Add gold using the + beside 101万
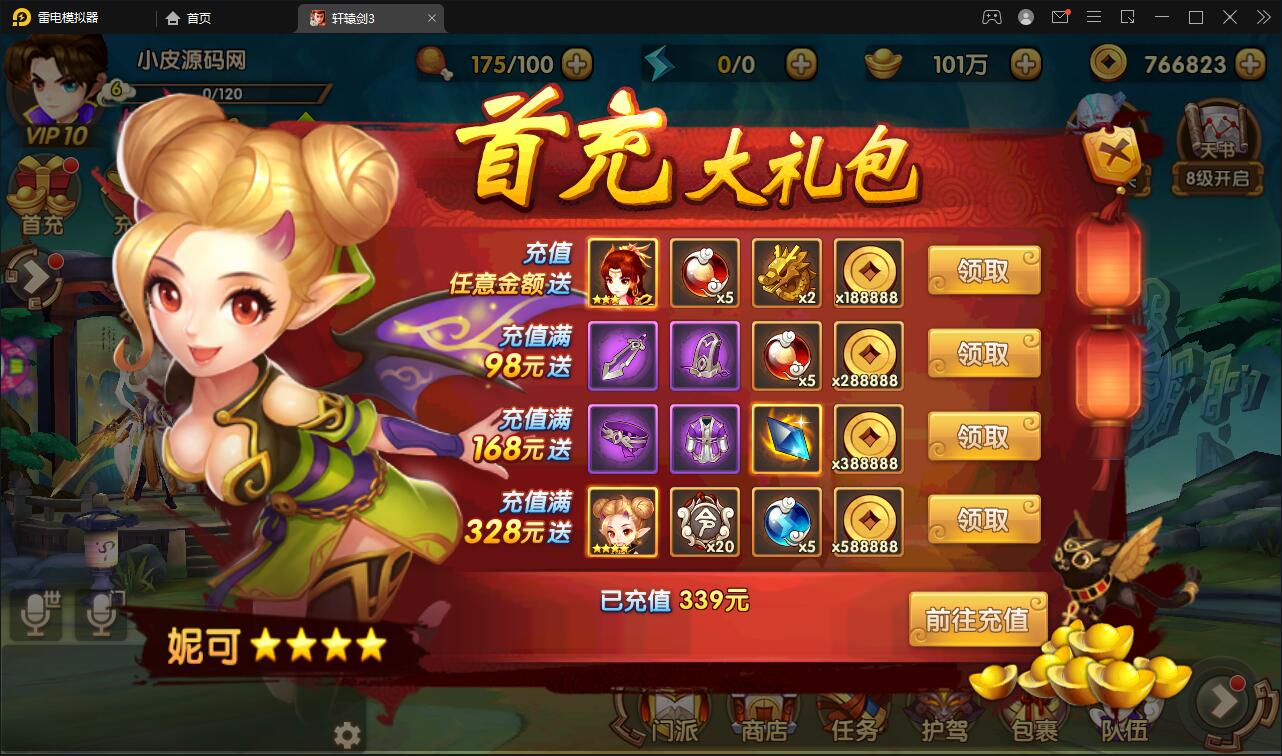The height and width of the screenshot is (756, 1282). (x=1026, y=63)
